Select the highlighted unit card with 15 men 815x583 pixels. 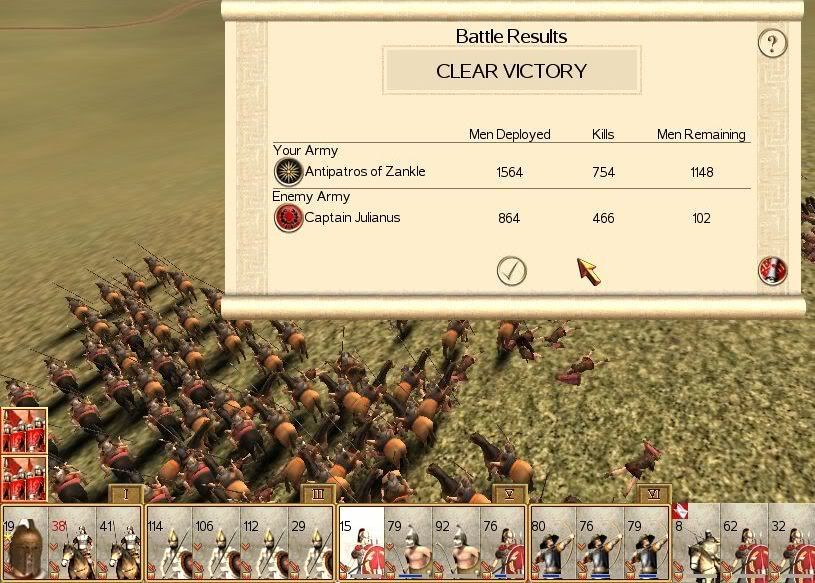(361, 544)
